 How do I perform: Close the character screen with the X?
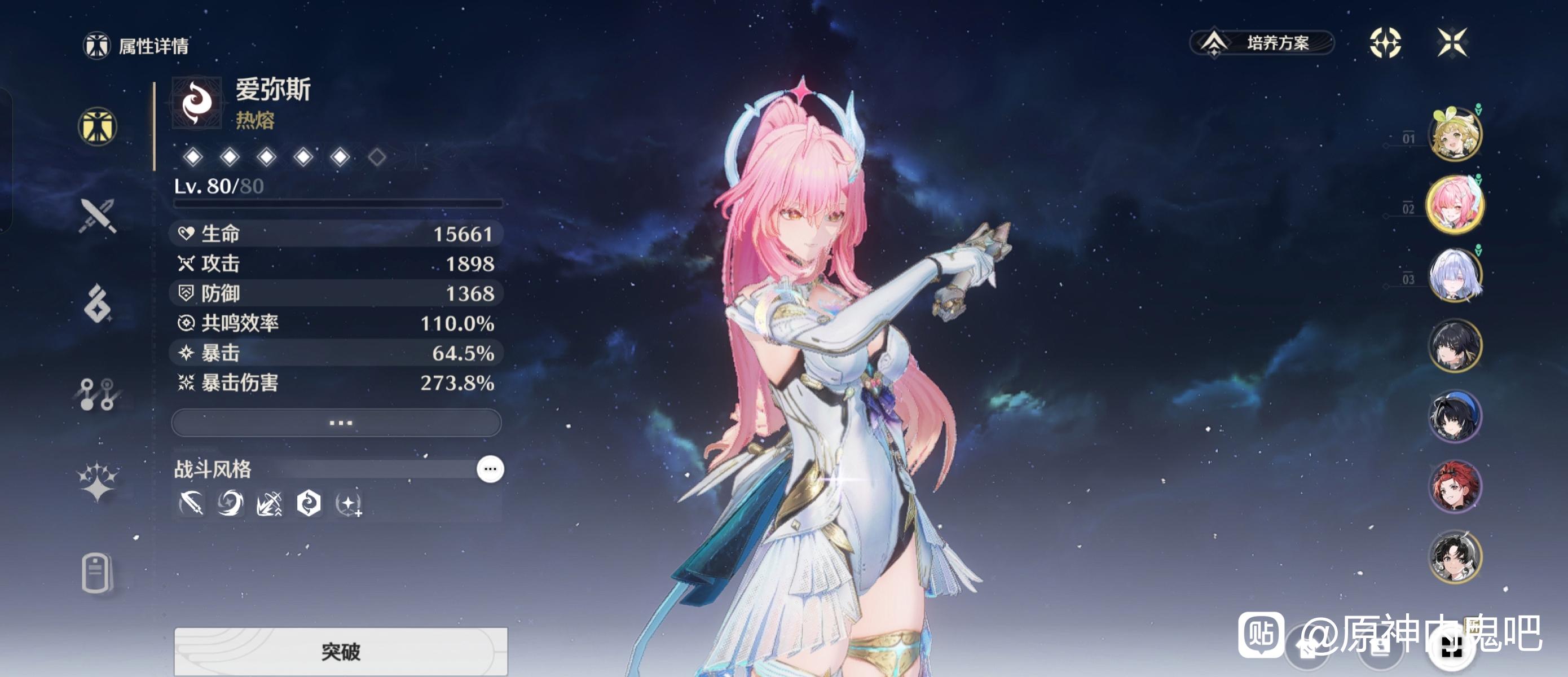[x=1452, y=43]
